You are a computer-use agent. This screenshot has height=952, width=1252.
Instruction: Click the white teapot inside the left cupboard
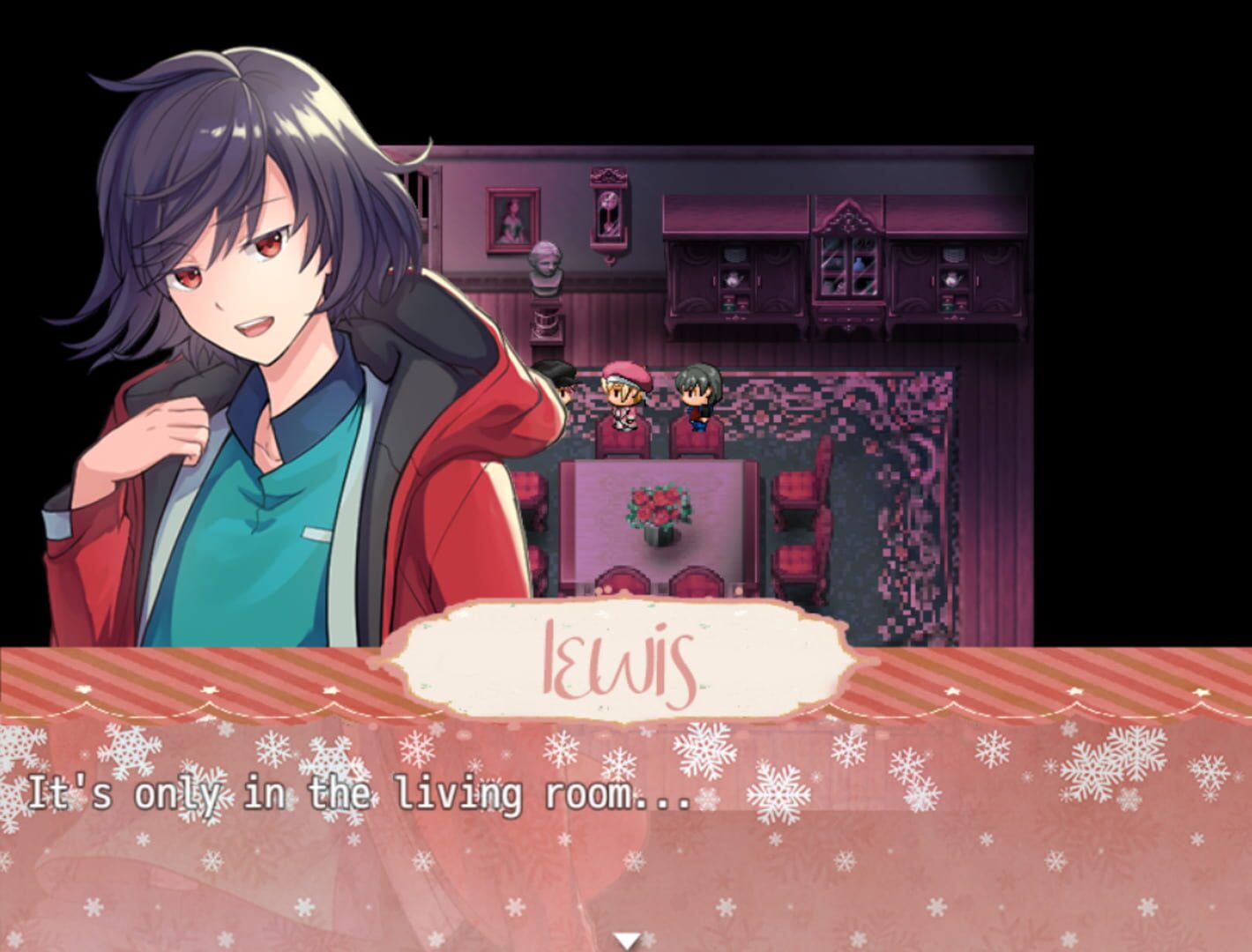[734, 279]
